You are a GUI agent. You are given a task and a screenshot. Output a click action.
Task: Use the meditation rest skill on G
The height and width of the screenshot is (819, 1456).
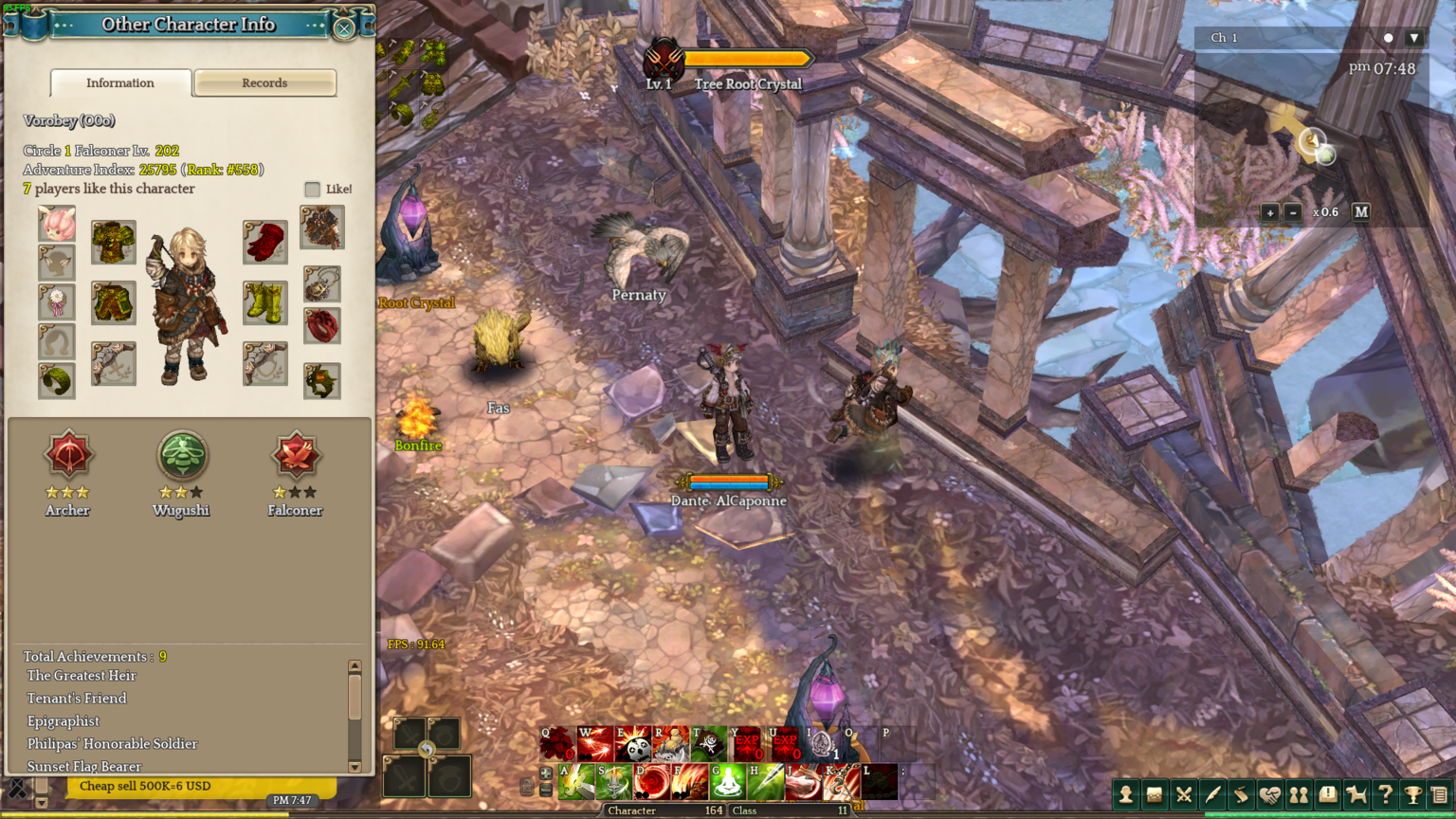tap(728, 783)
